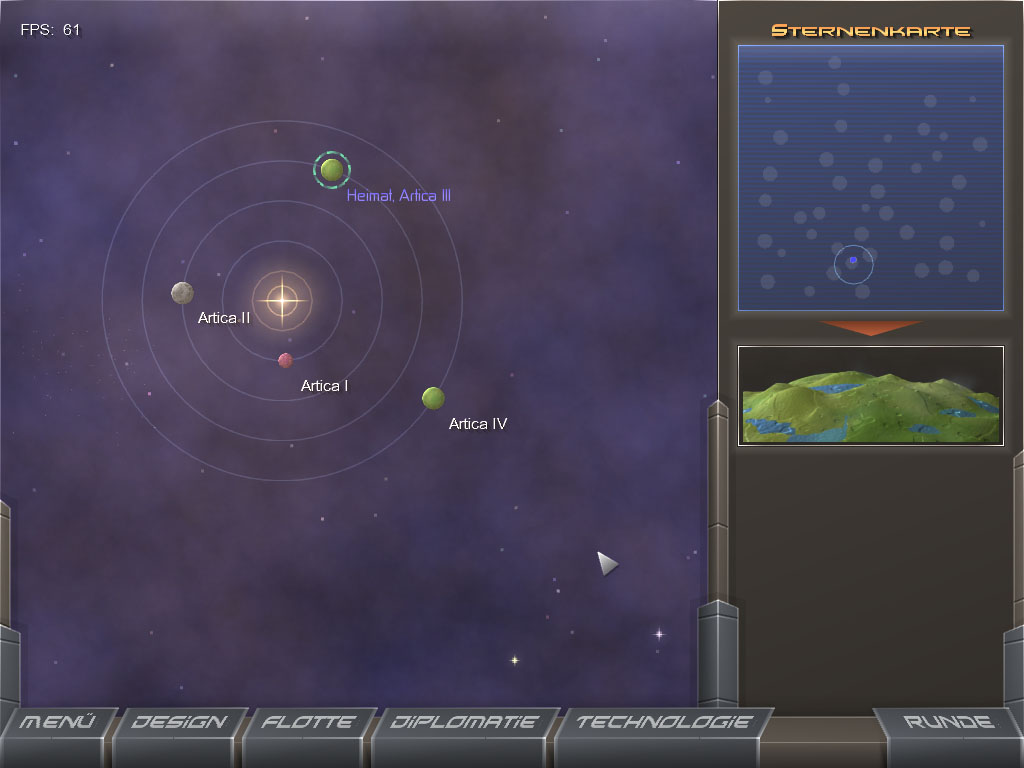The image size is (1024, 768).
Task: Select home planet Heimat, Artica III
Action: click(x=332, y=170)
